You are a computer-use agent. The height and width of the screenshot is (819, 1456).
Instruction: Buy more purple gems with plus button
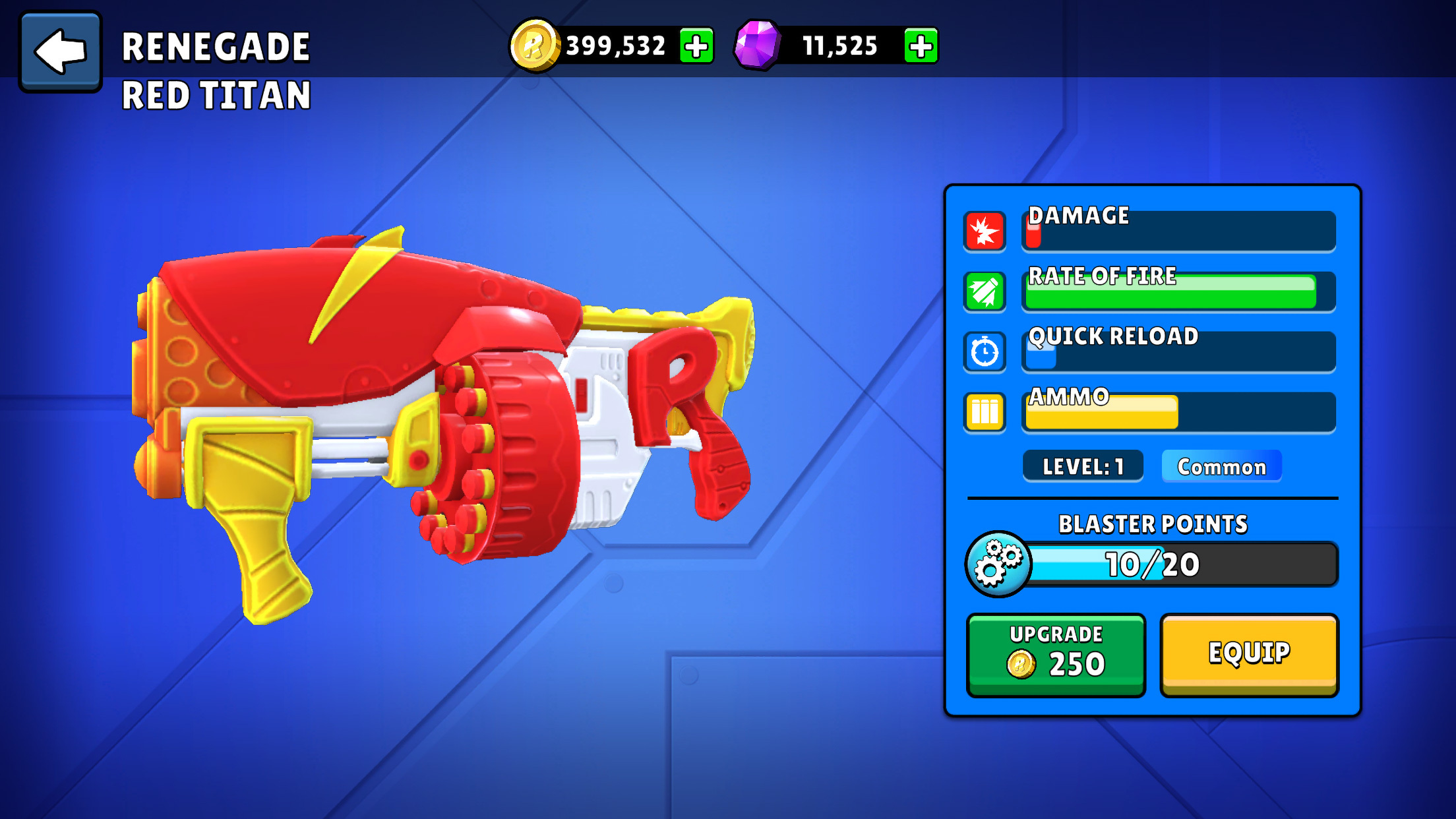921,46
